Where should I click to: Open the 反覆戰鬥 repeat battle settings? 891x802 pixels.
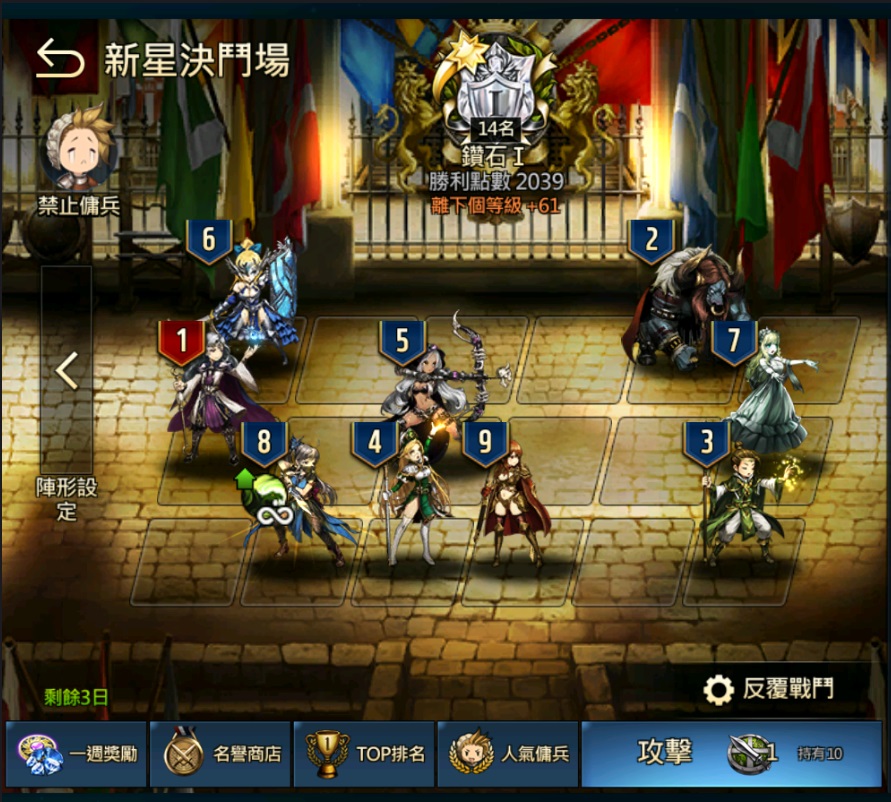point(772,689)
